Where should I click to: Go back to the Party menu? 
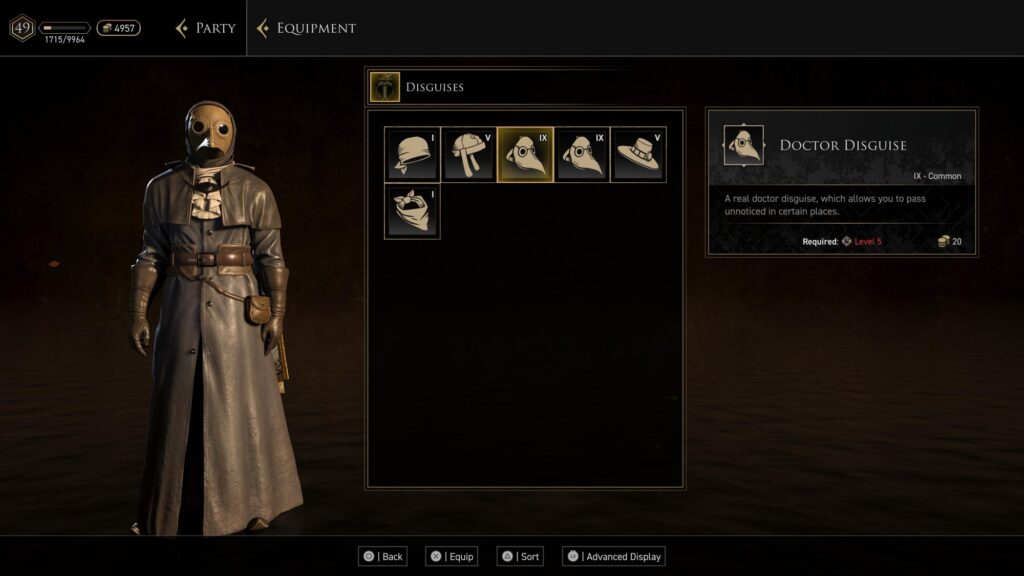[x=206, y=28]
